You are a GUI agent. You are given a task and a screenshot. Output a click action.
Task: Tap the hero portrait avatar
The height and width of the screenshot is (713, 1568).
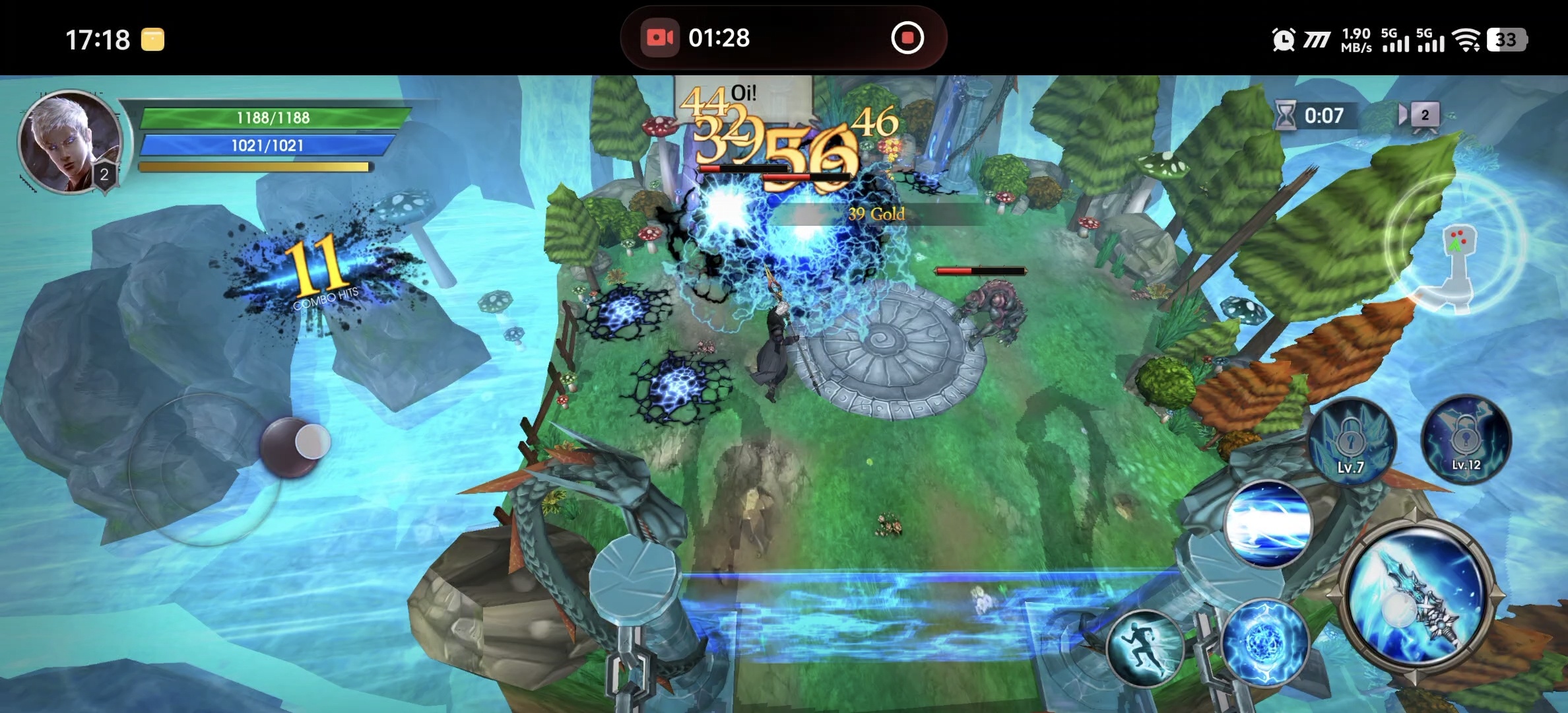[70, 141]
